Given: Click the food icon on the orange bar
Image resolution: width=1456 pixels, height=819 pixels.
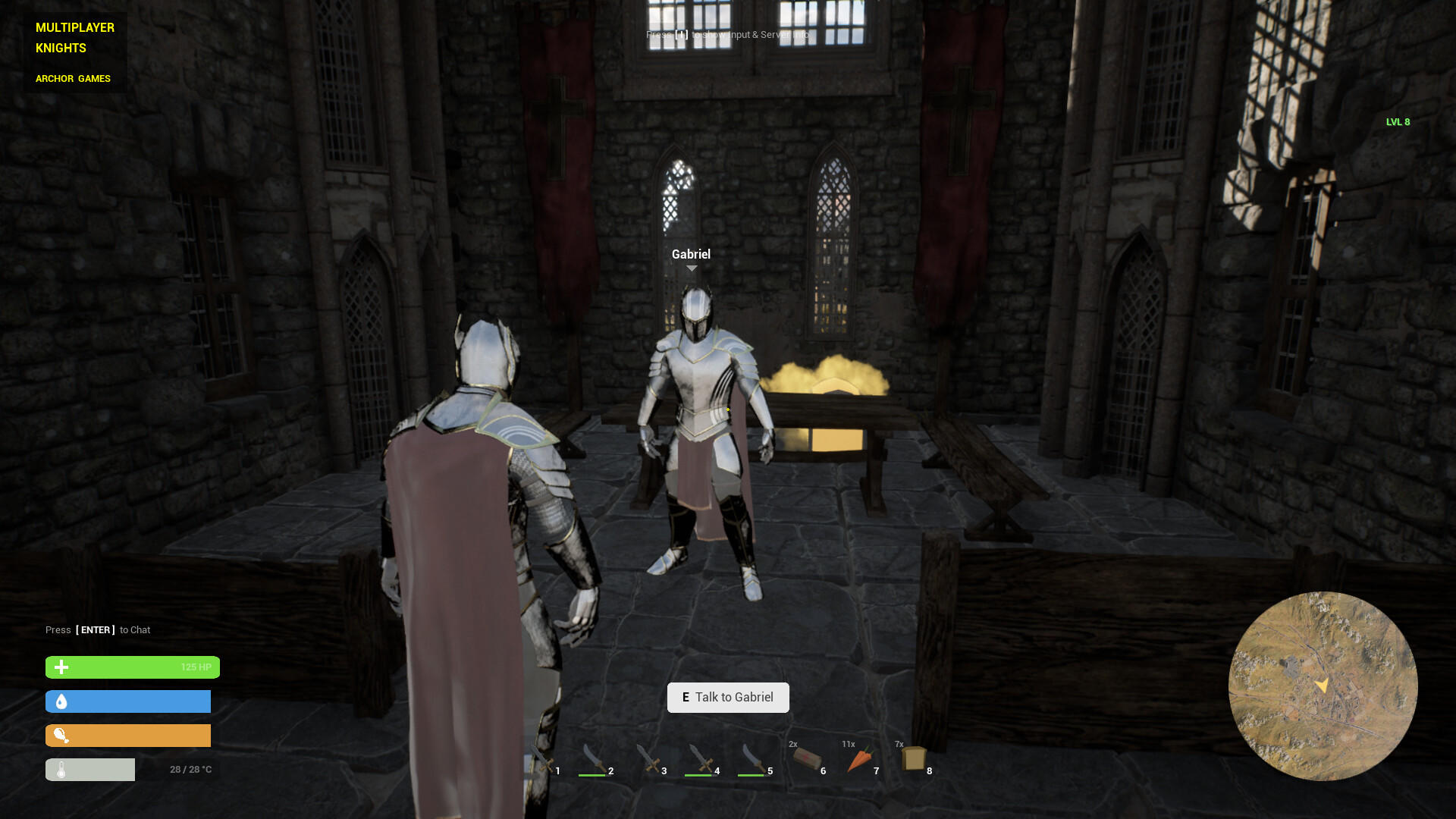Looking at the screenshot, I should [x=61, y=735].
